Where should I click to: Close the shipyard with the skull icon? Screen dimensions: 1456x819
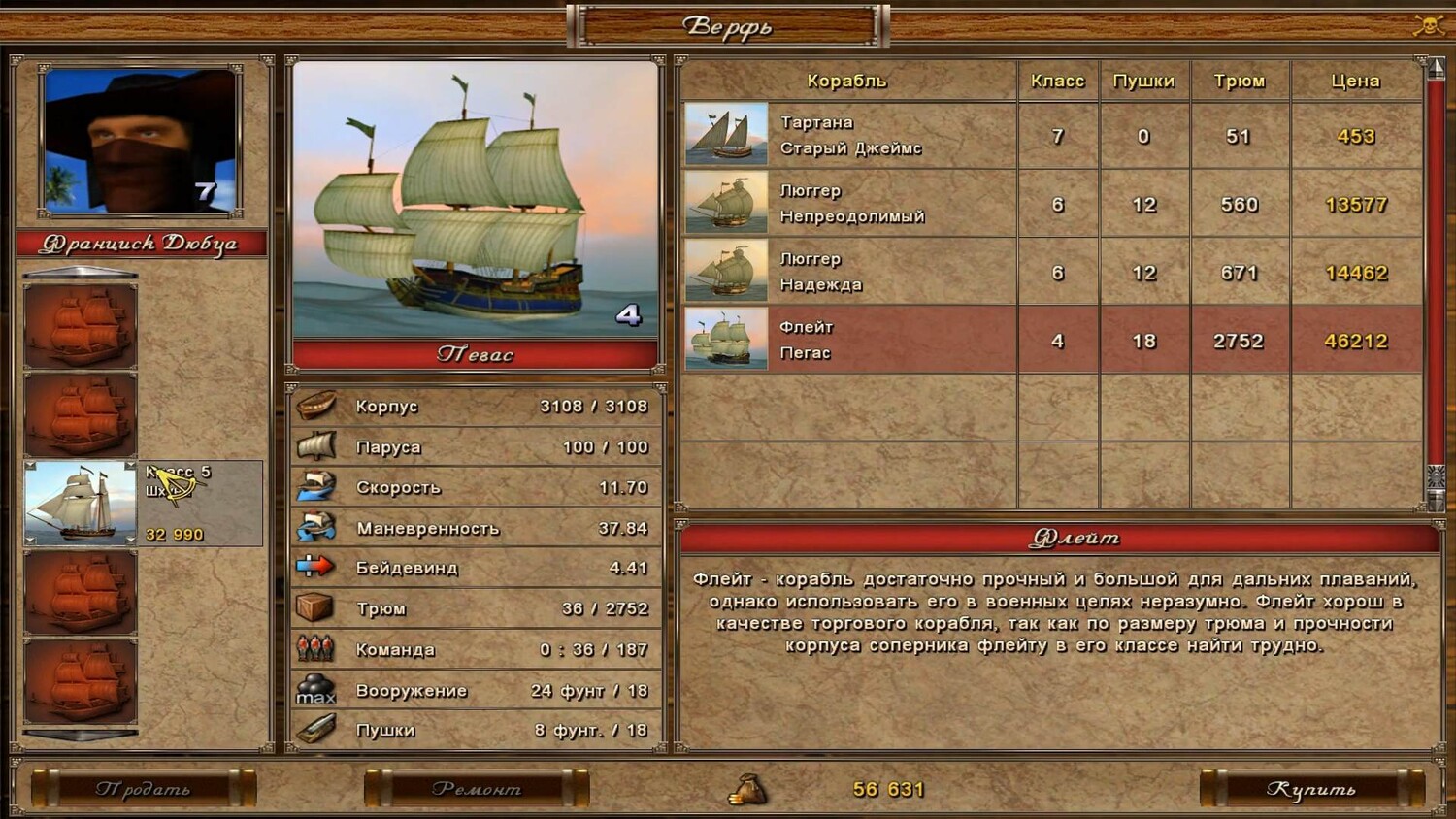tap(1428, 25)
